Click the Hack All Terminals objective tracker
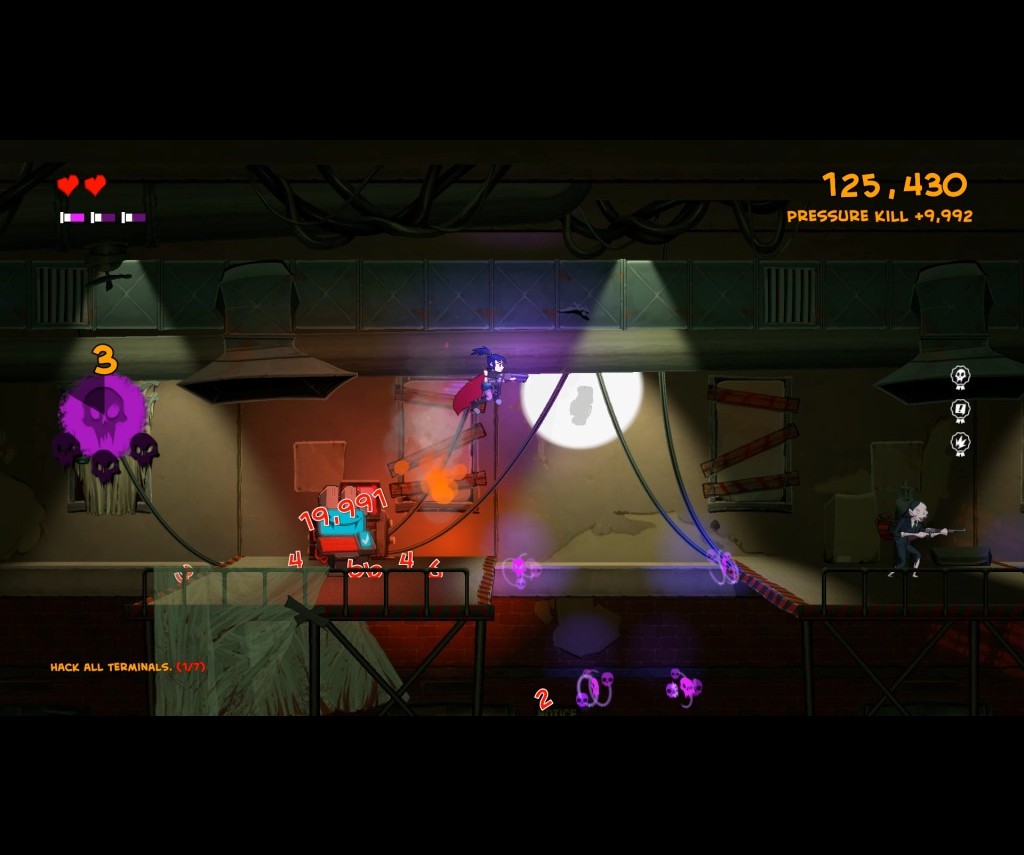1024x855 pixels. point(128,667)
